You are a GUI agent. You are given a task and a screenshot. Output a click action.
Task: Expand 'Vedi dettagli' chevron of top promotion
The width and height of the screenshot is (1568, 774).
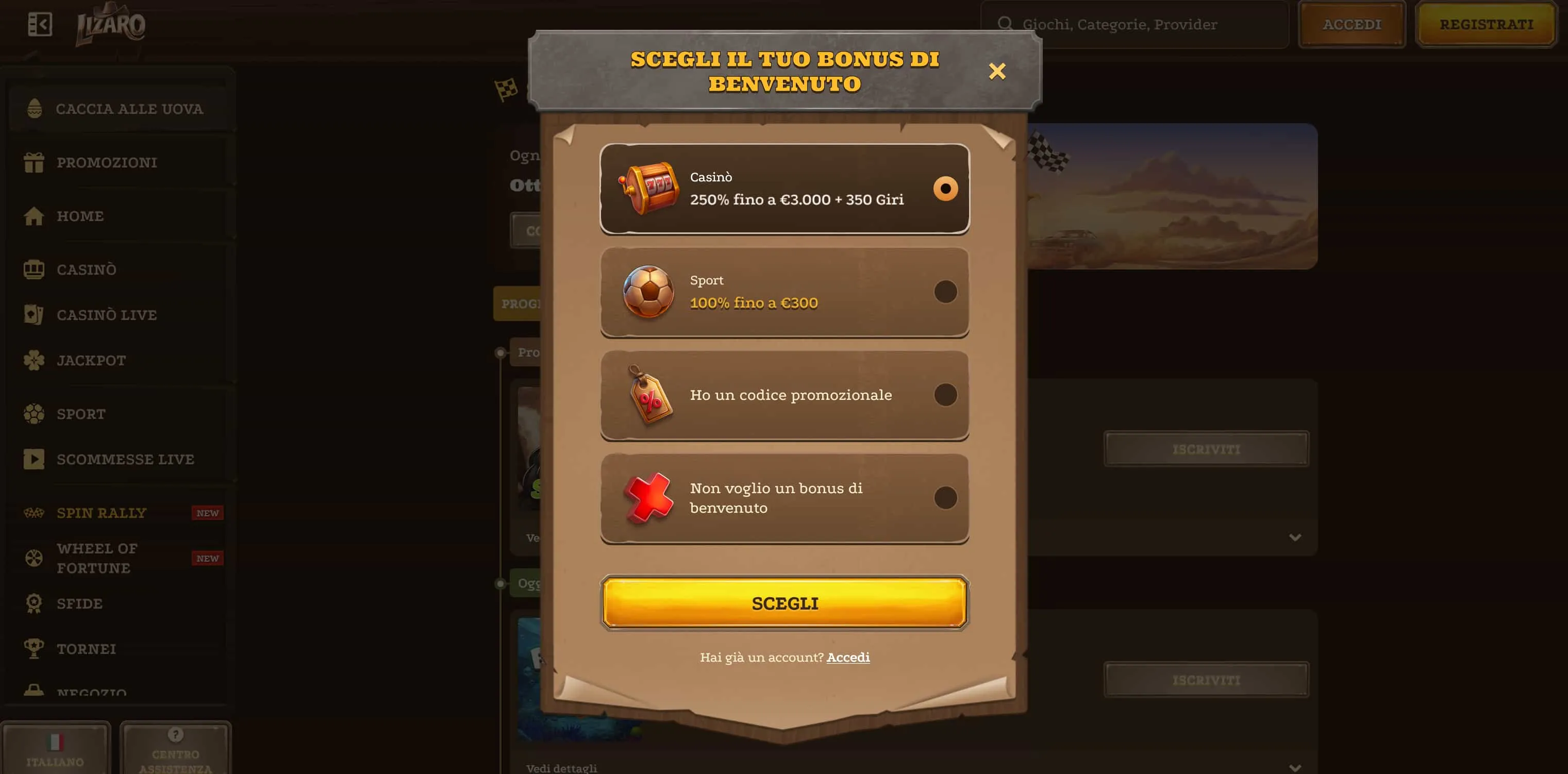pos(1295,537)
